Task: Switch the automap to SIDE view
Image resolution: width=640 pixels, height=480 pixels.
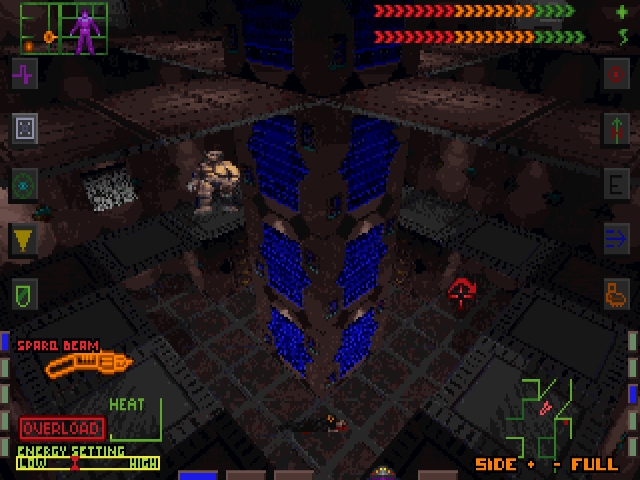Action: point(495,465)
